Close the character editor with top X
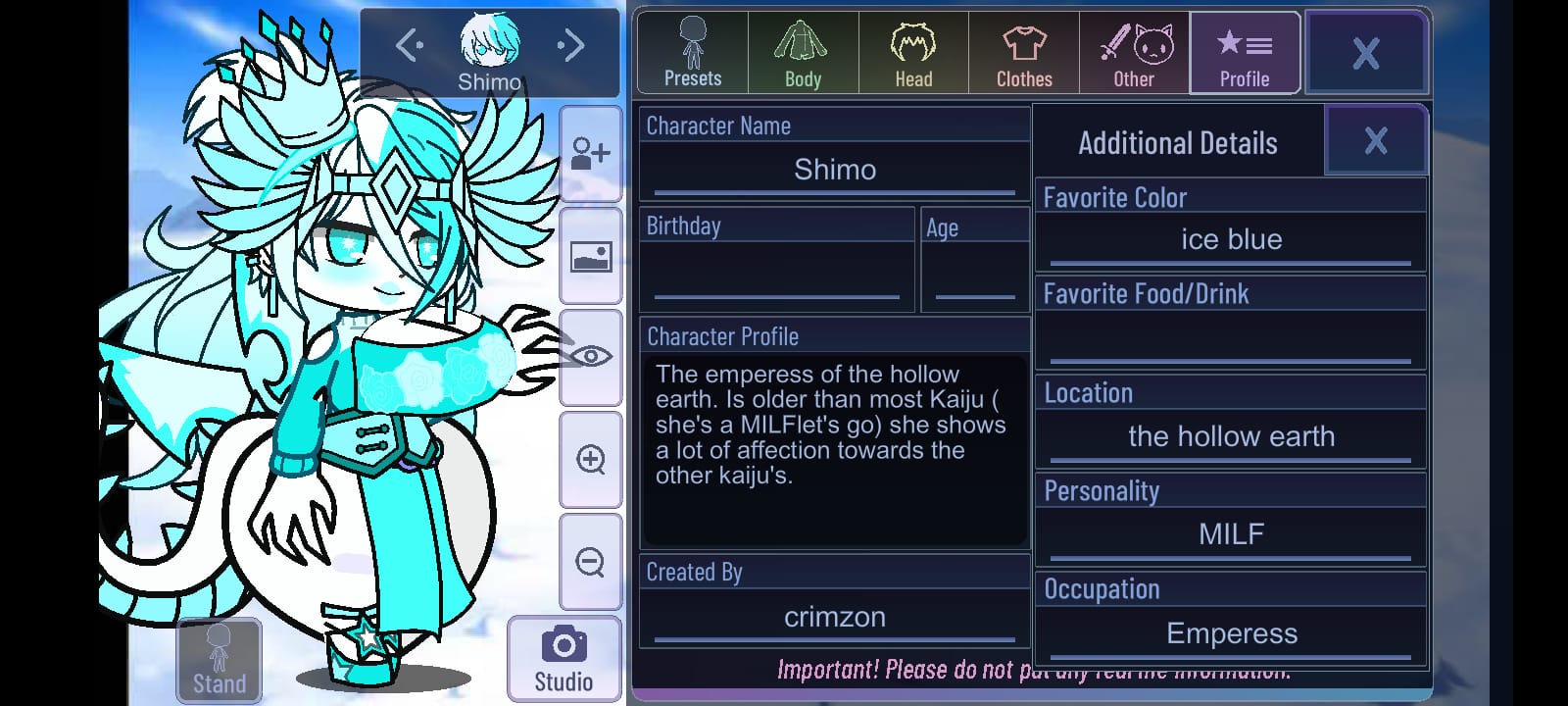The height and width of the screenshot is (706, 1568). pos(1365,53)
